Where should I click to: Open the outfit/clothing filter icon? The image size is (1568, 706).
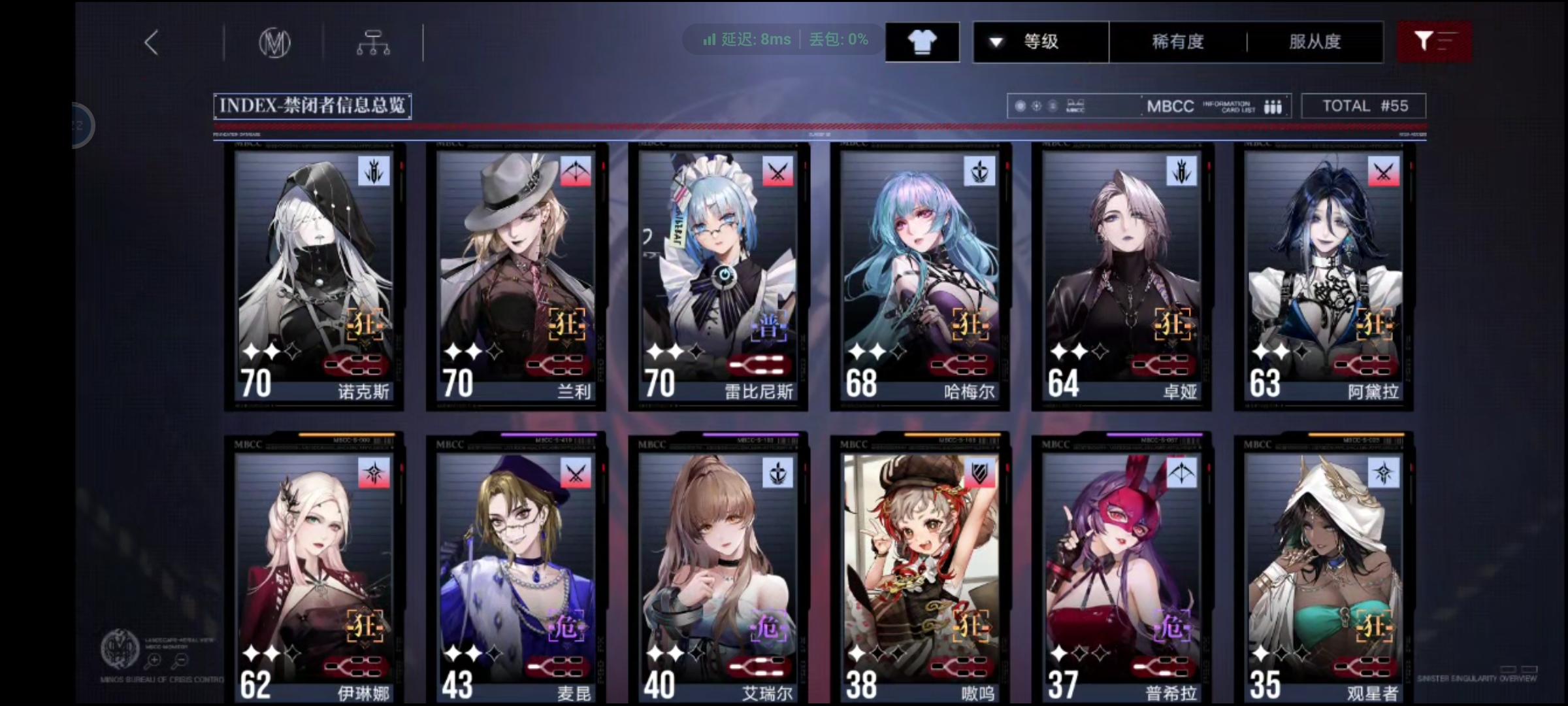click(x=922, y=41)
